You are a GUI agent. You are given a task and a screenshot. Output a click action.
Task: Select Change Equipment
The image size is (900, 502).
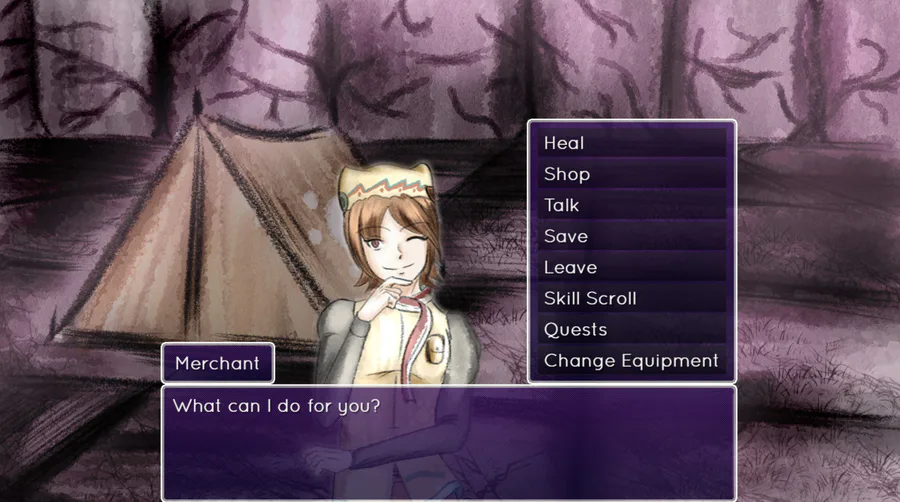[x=631, y=360]
